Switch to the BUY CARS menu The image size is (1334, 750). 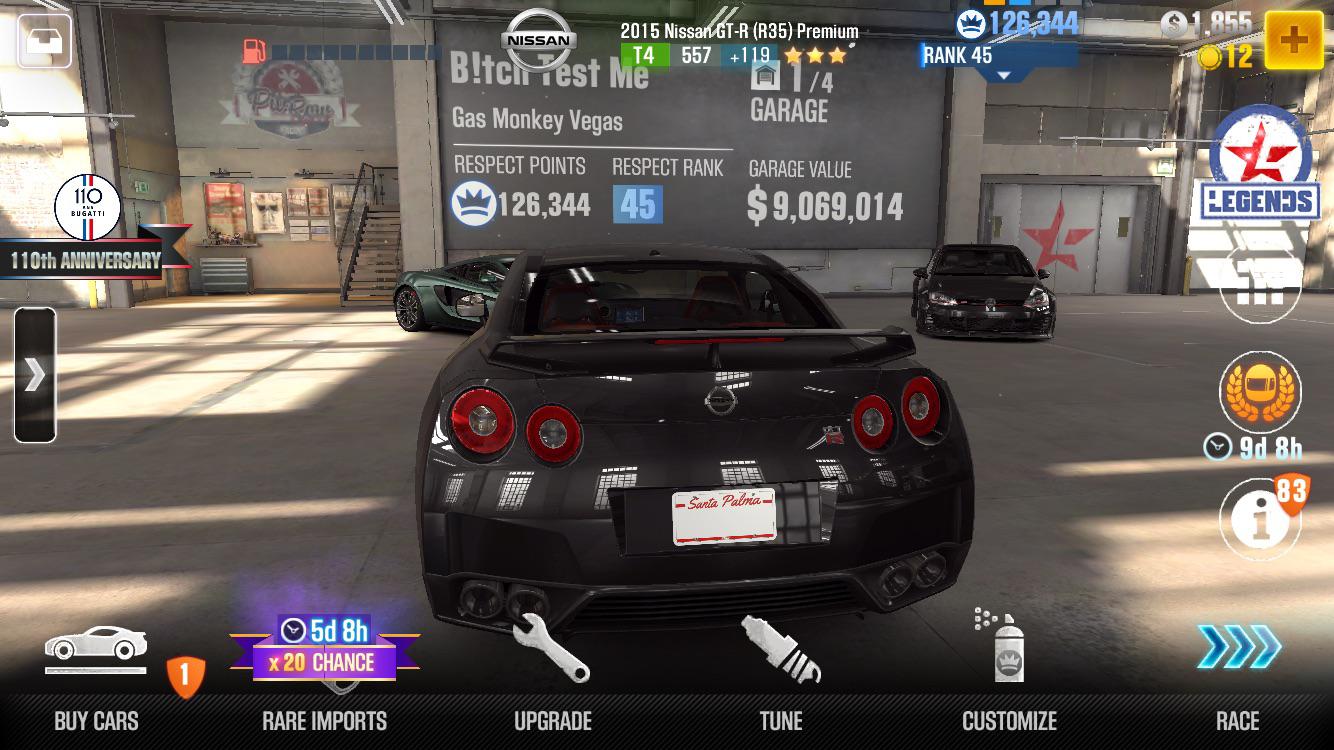tap(97, 720)
